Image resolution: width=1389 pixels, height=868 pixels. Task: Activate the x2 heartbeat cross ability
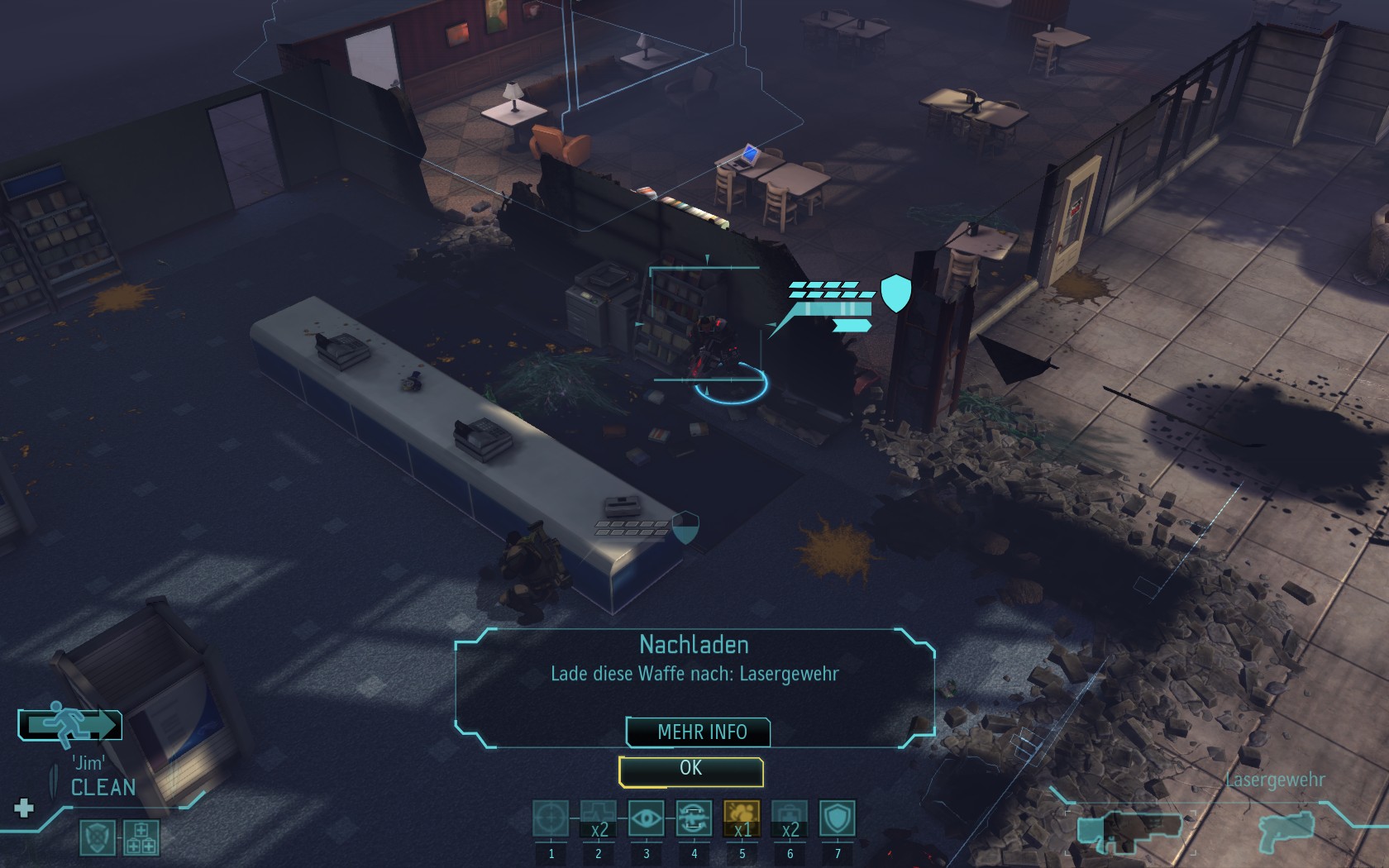pos(599,819)
